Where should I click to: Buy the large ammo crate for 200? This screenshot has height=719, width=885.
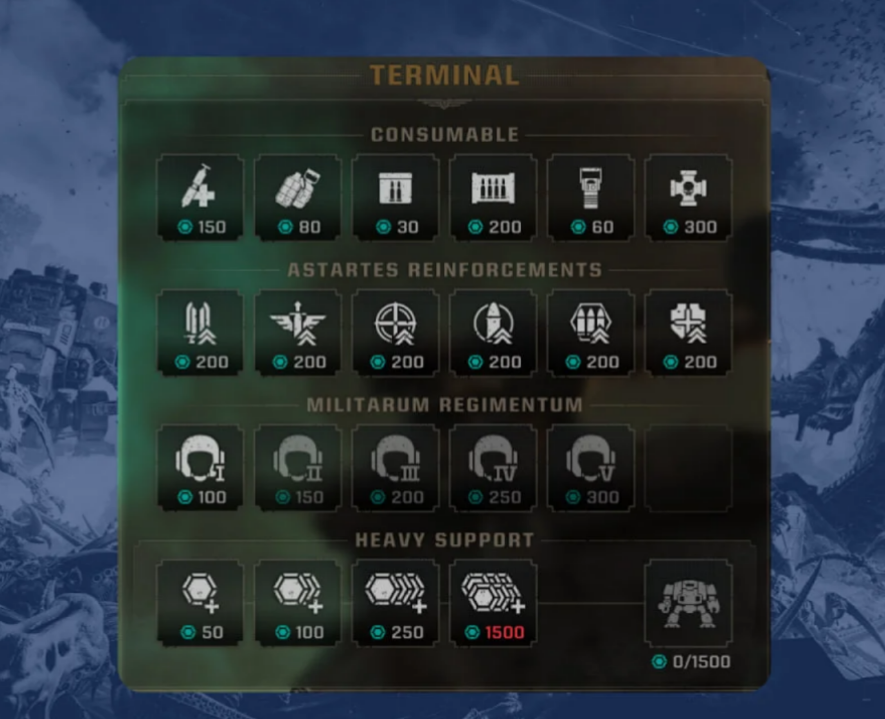[x=493, y=197]
